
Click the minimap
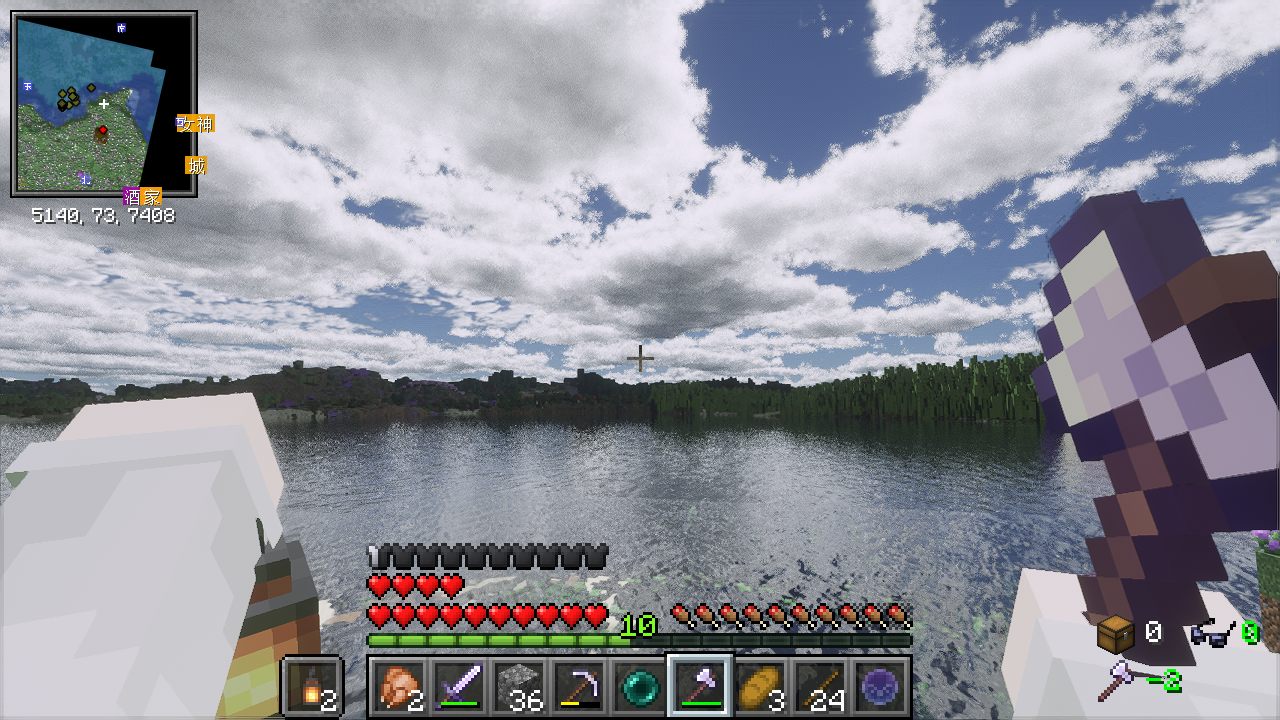click(103, 104)
